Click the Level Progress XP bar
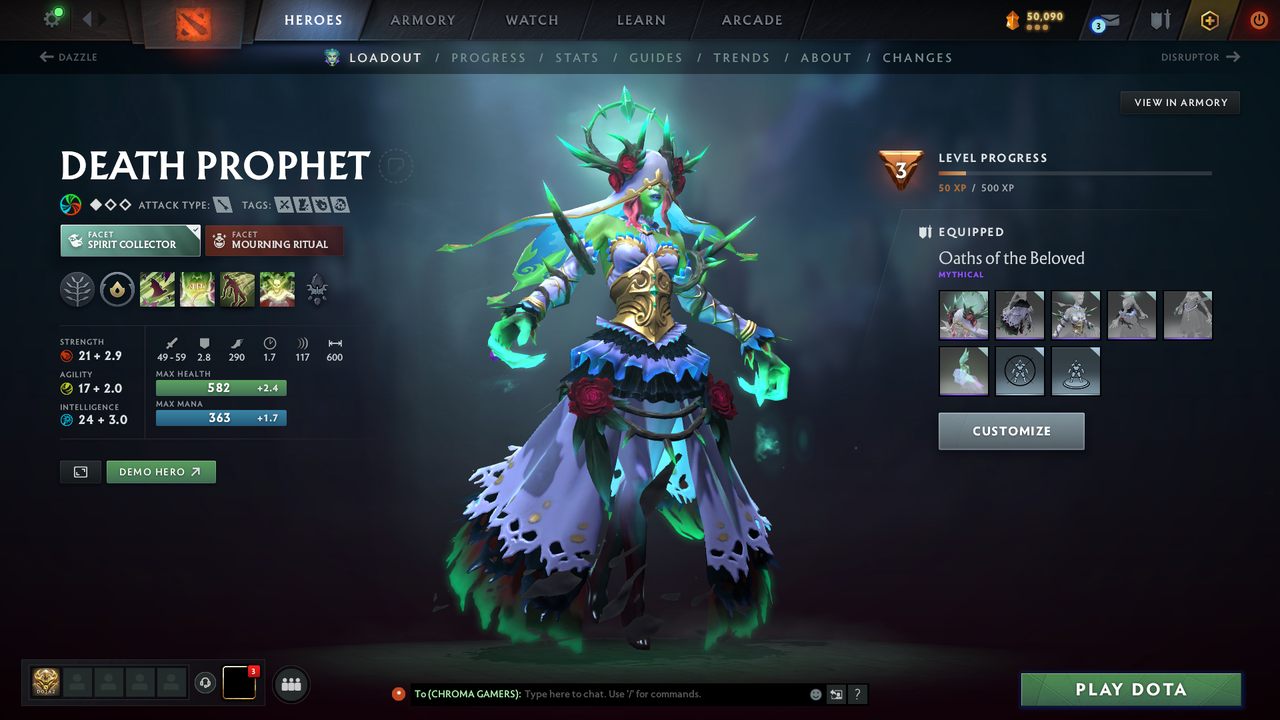 1075,172
